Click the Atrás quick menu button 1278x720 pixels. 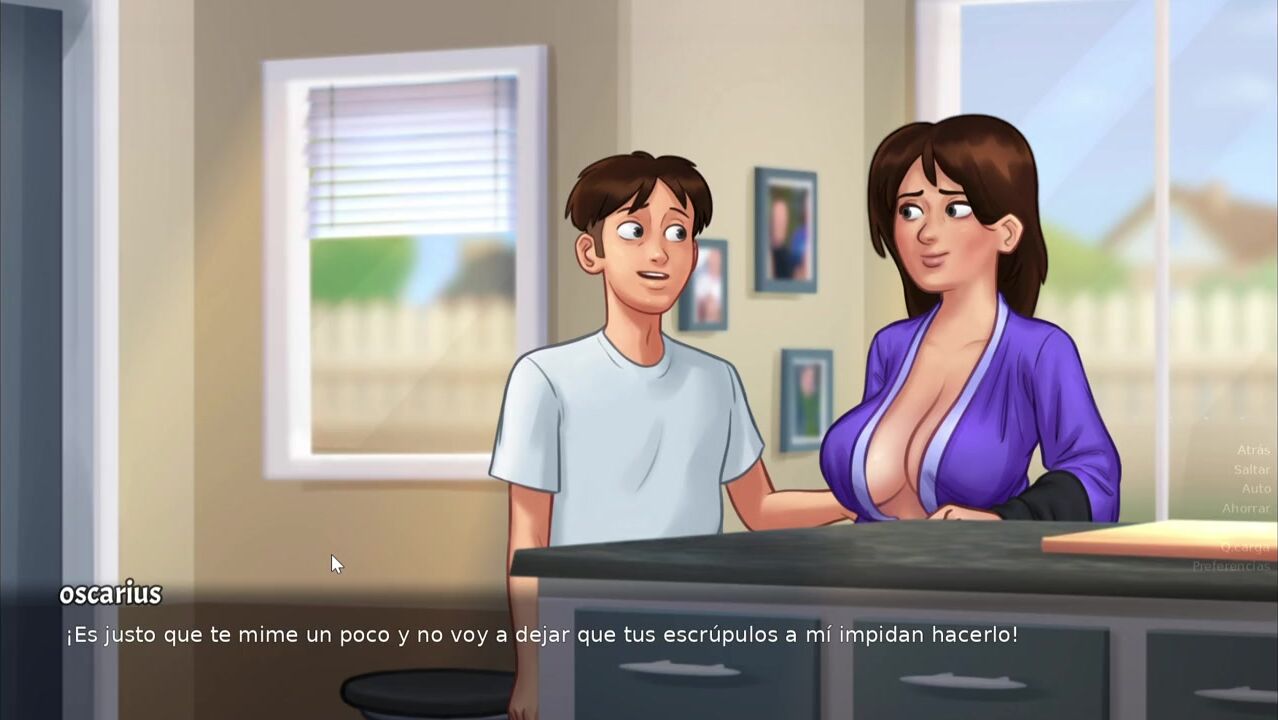point(1253,450)
